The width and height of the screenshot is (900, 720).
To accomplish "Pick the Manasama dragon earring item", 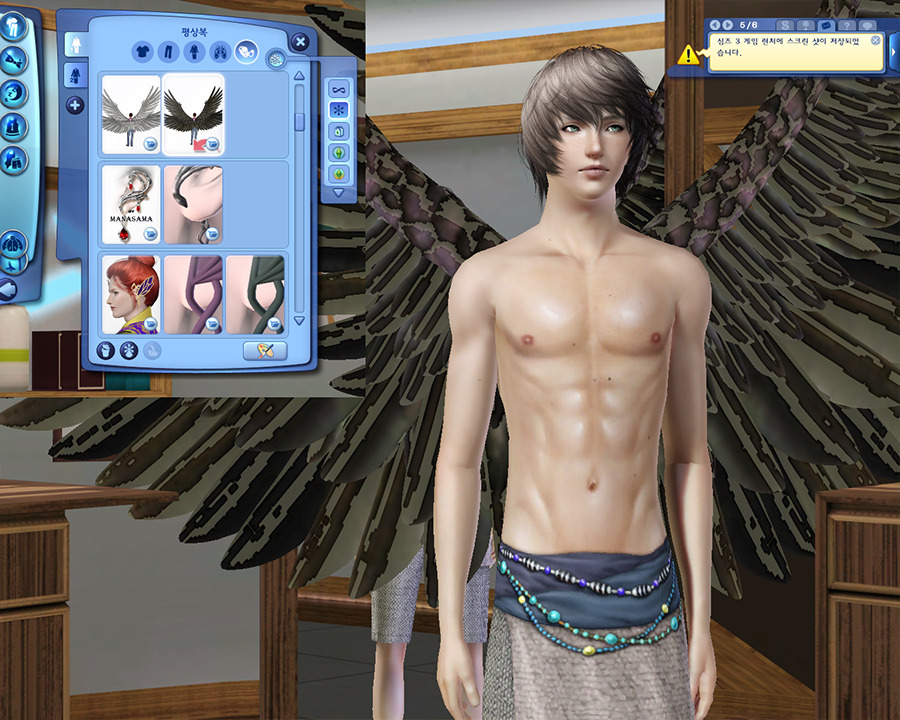I will (131, 204).
